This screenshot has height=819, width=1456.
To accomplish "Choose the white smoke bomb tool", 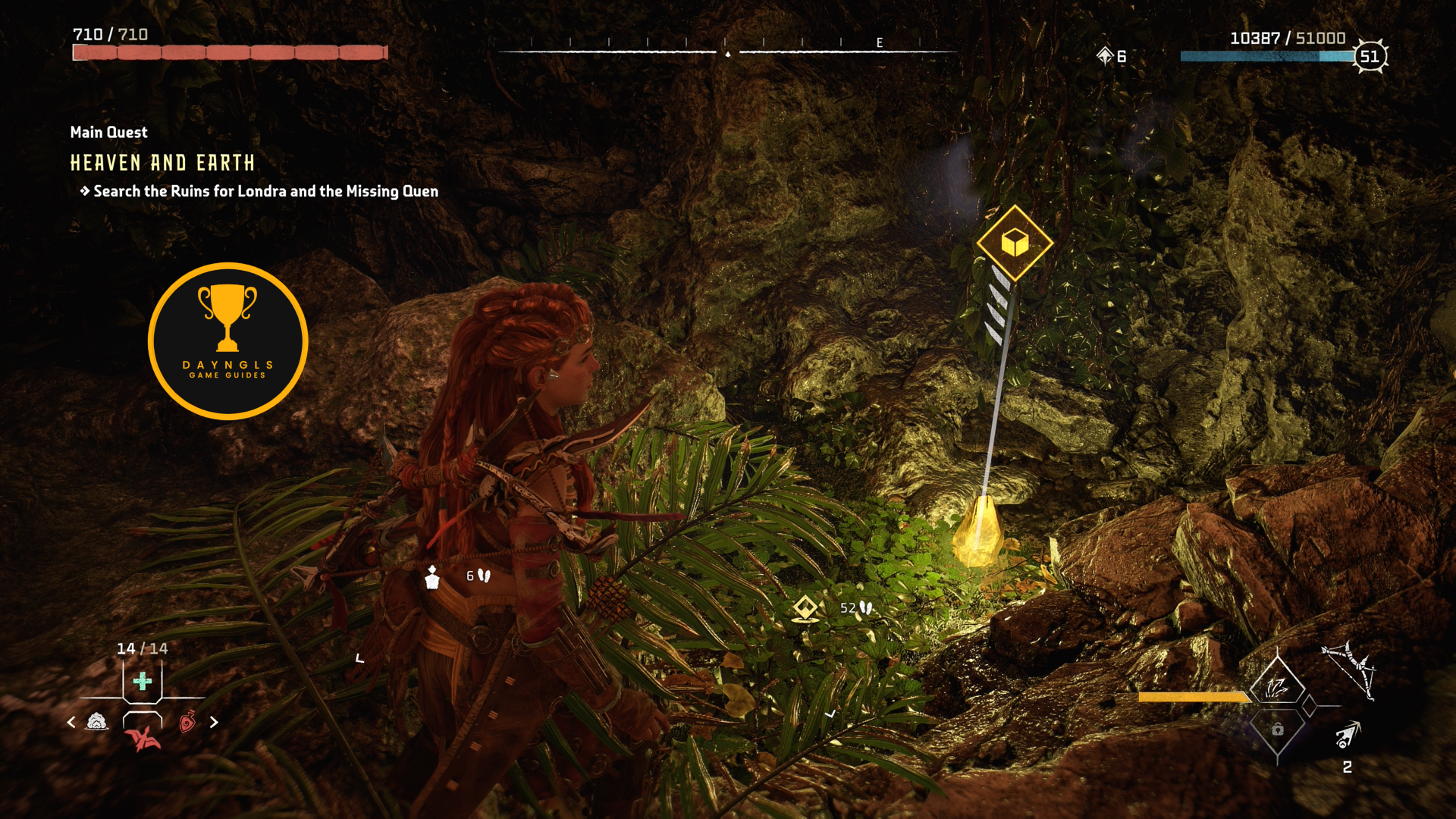I will click(x=97, y=722).
